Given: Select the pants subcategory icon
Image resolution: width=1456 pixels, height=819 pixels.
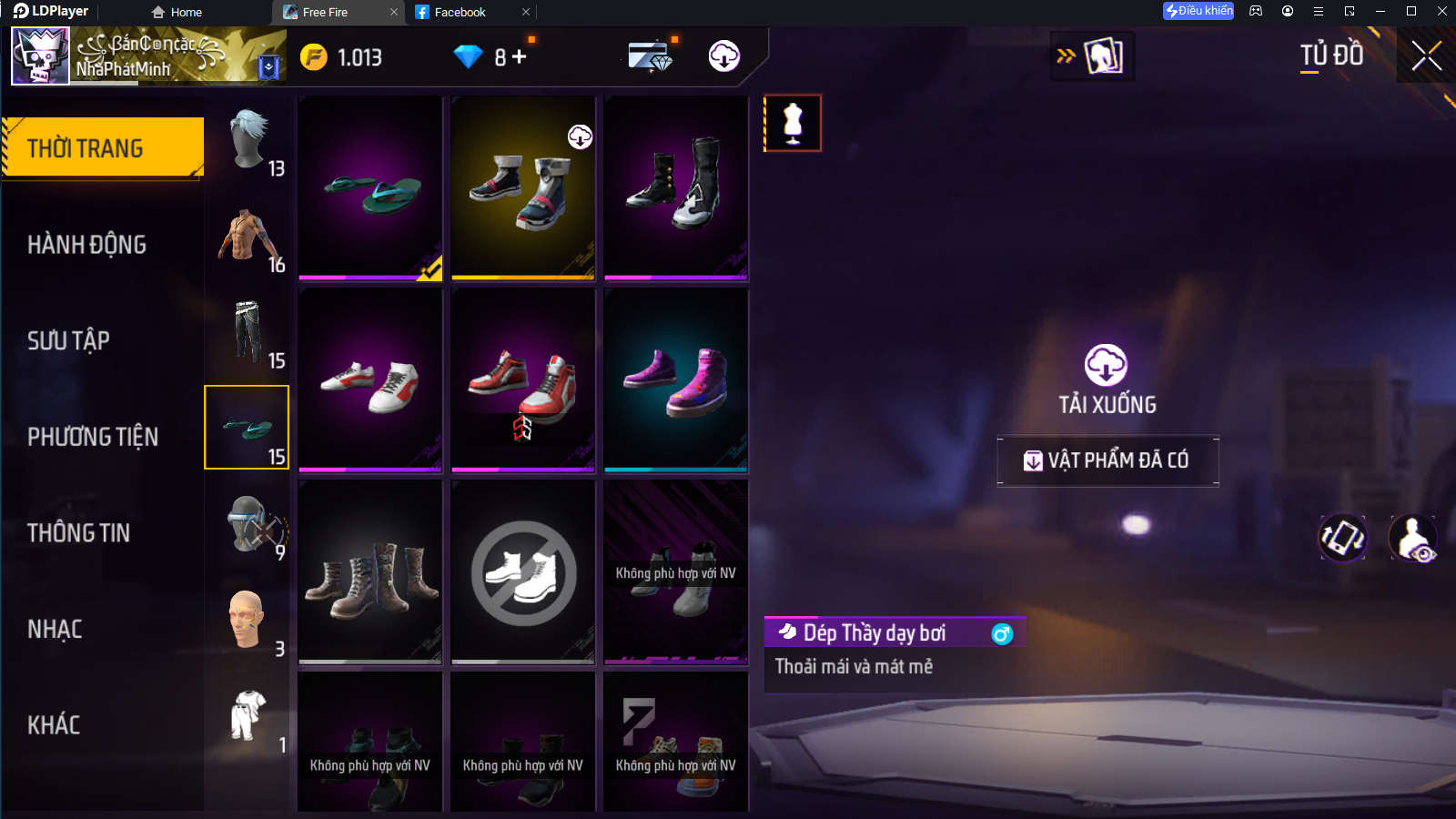Looking at the screenshot, I should coord(248,333).
